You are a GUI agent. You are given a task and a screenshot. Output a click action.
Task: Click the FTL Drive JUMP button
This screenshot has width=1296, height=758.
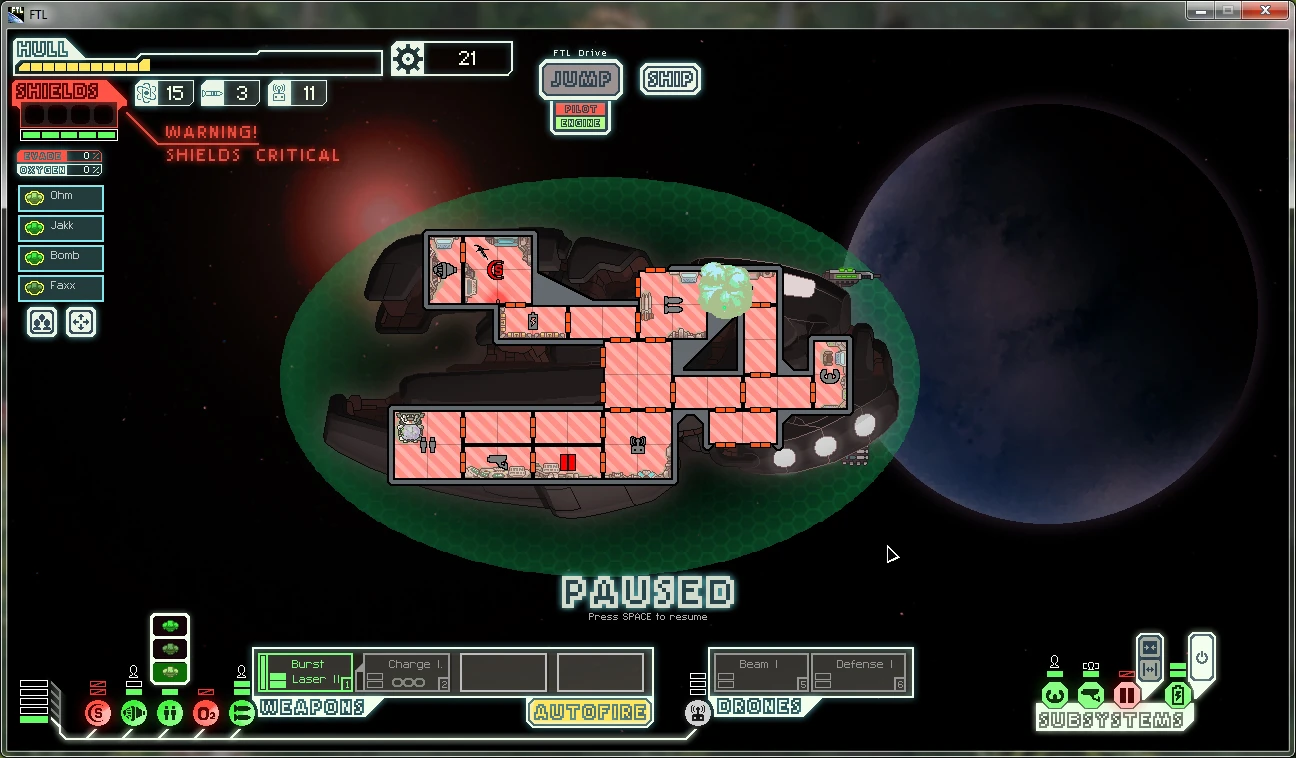coord(581,79)
